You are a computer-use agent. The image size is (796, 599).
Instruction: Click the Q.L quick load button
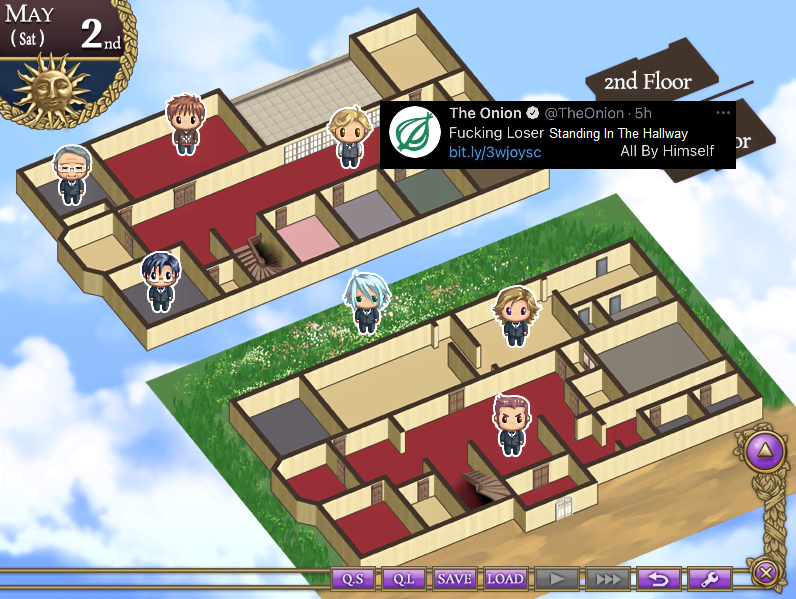click(x=403, y=579)
